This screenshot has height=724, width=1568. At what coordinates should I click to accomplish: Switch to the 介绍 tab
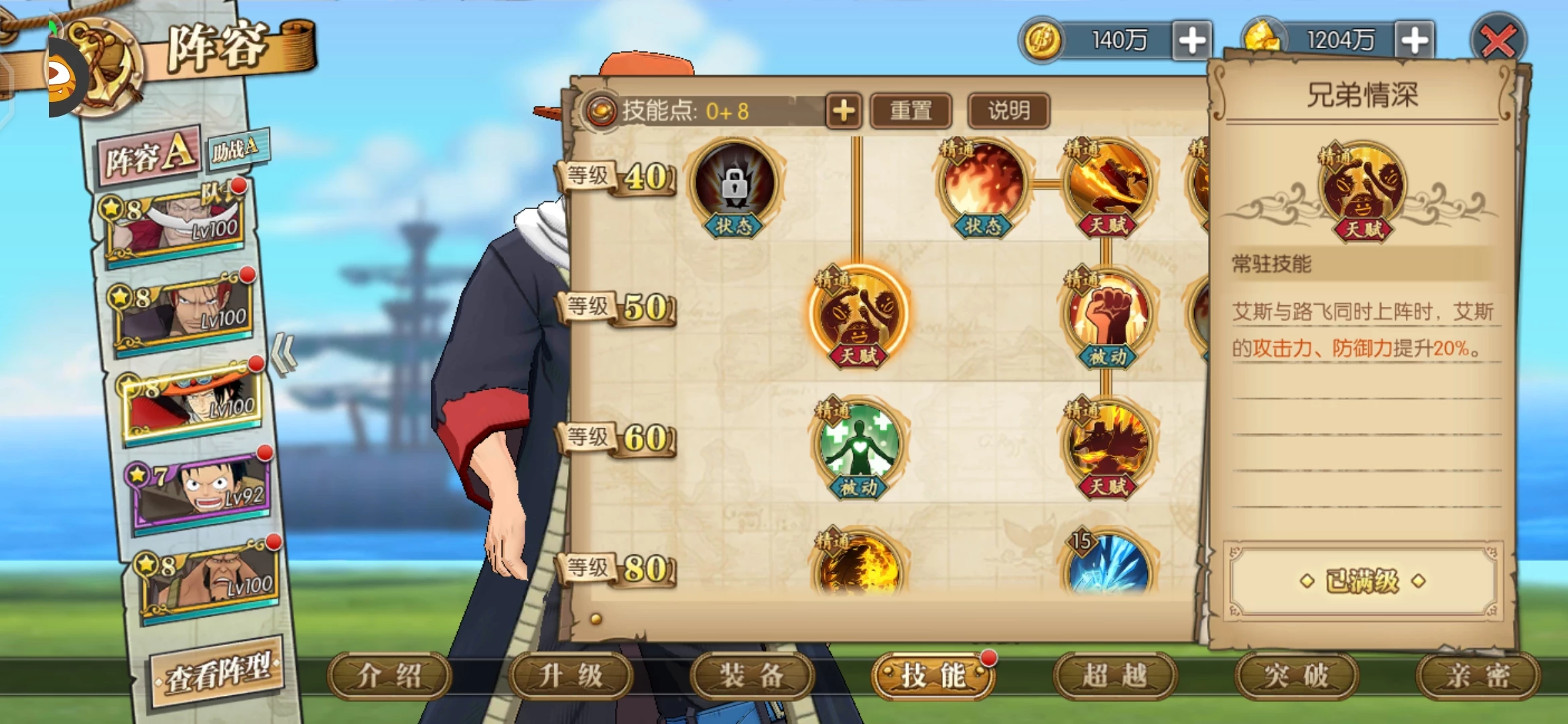tap(389, 676)
